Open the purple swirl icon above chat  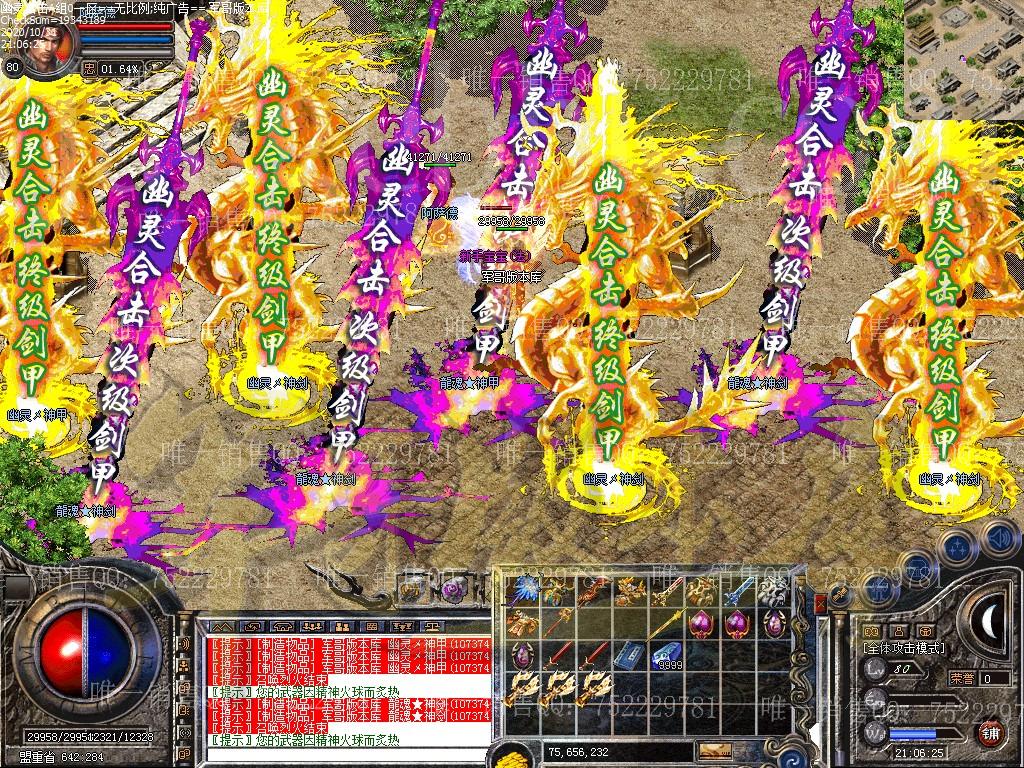pos(453,590)
